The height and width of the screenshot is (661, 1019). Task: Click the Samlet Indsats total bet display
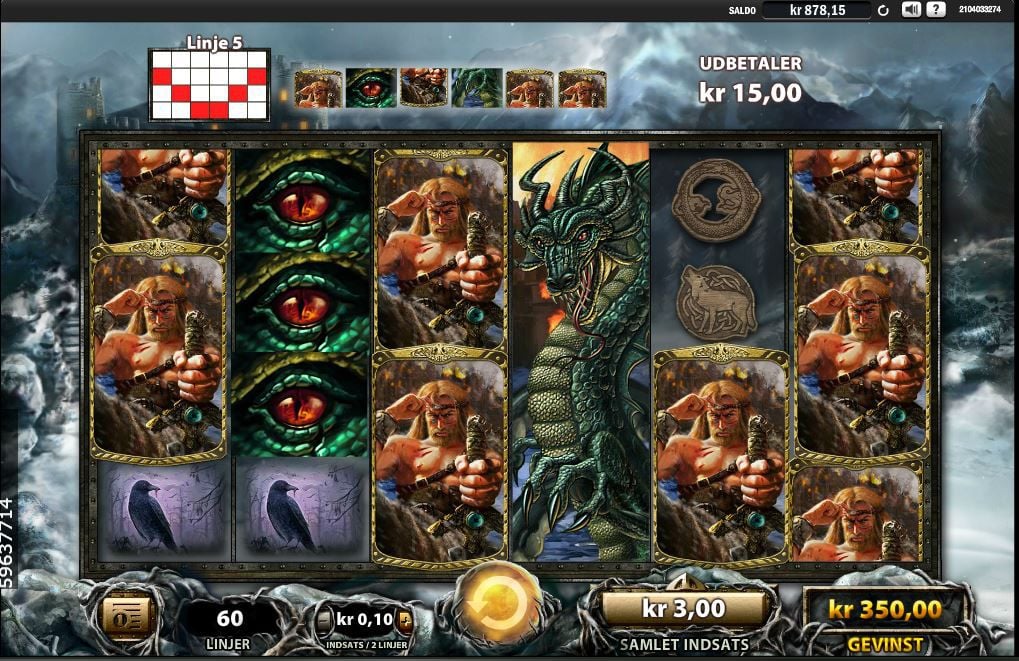point(683,608)
